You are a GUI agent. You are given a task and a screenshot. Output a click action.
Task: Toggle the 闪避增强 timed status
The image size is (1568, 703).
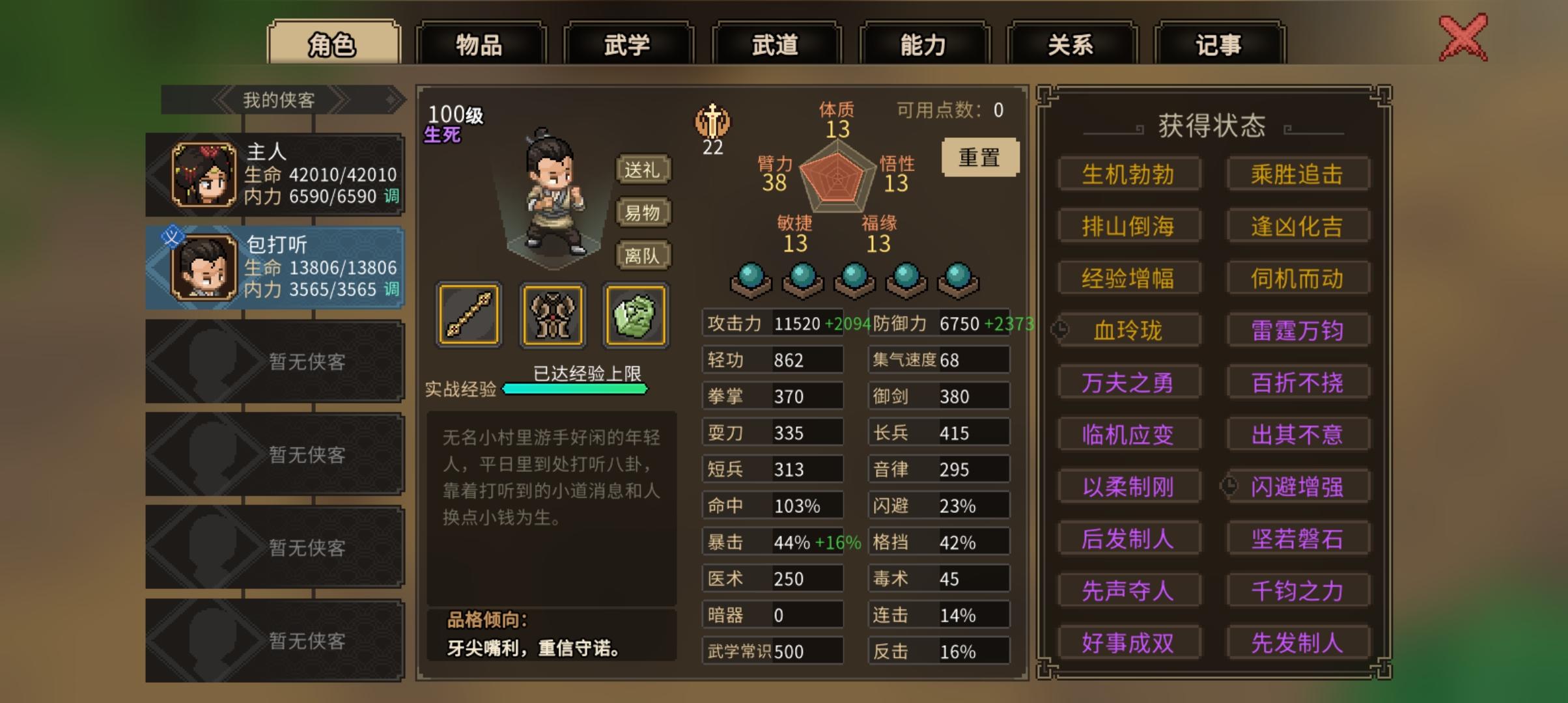(1298, 486)
